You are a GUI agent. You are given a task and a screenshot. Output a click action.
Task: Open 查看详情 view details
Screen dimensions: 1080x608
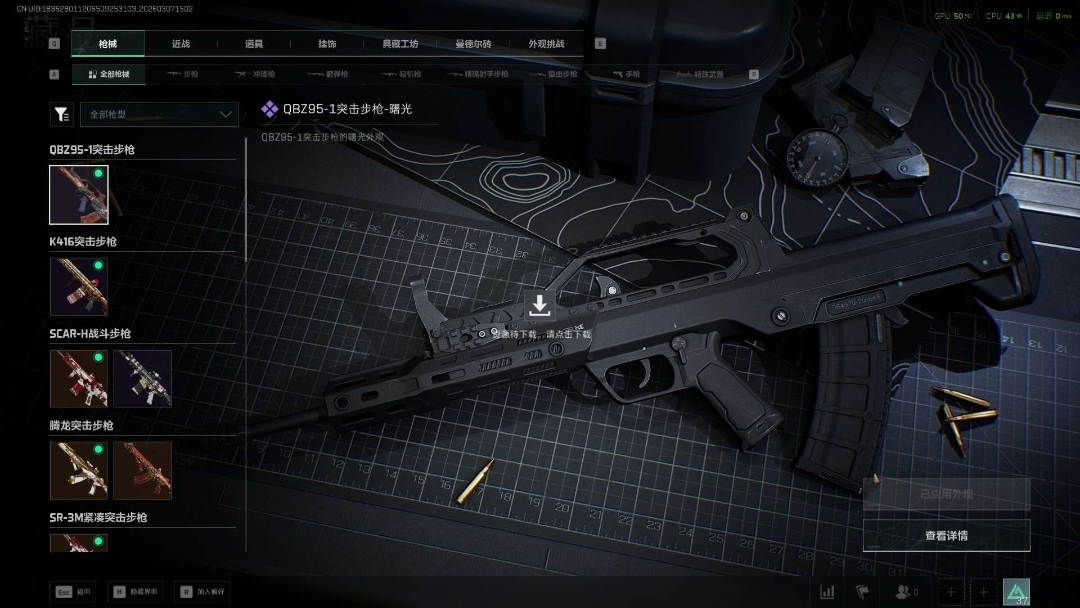coord(946,536)
